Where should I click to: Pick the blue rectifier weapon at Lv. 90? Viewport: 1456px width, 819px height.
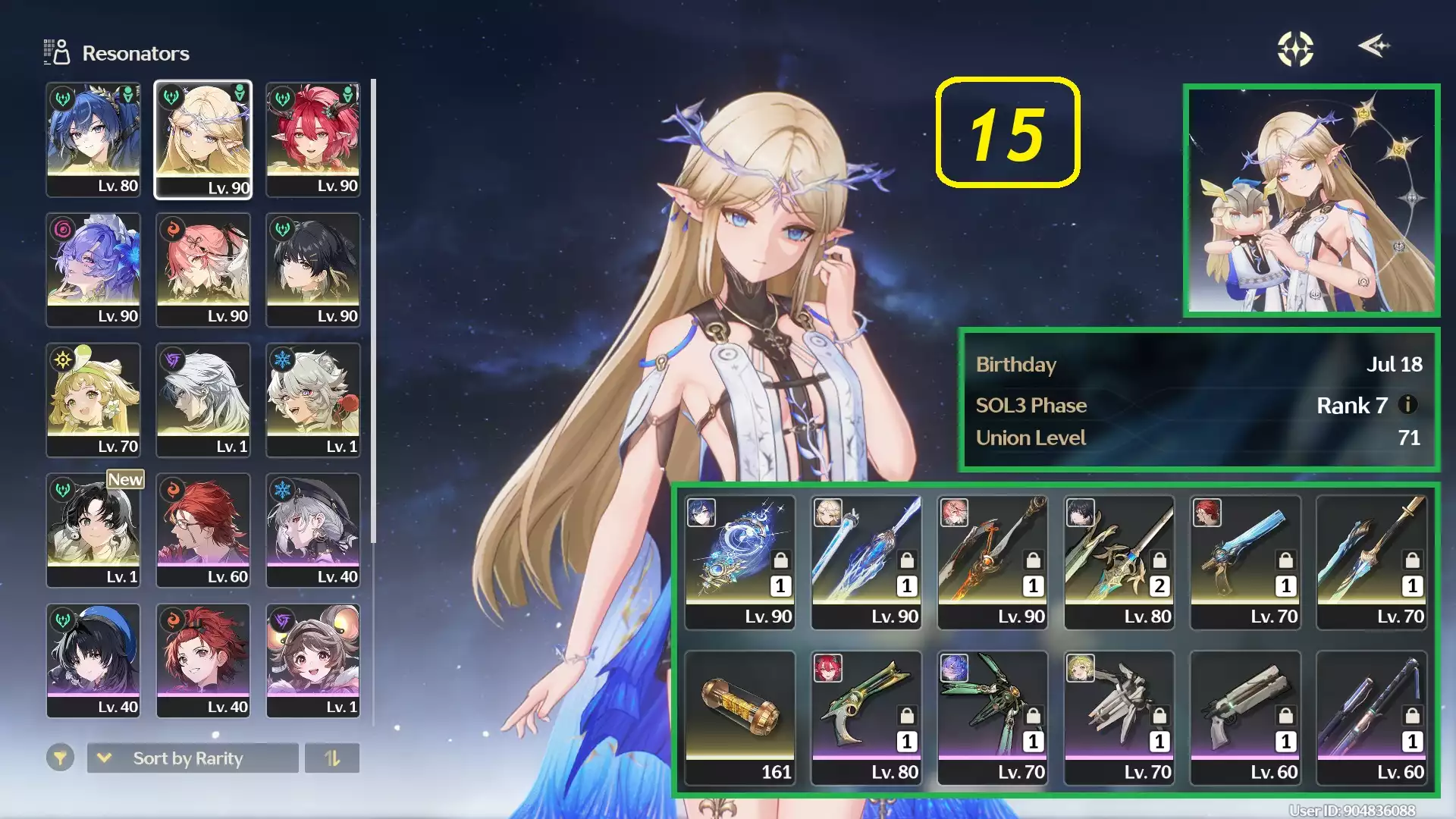[x=739, y=562]
